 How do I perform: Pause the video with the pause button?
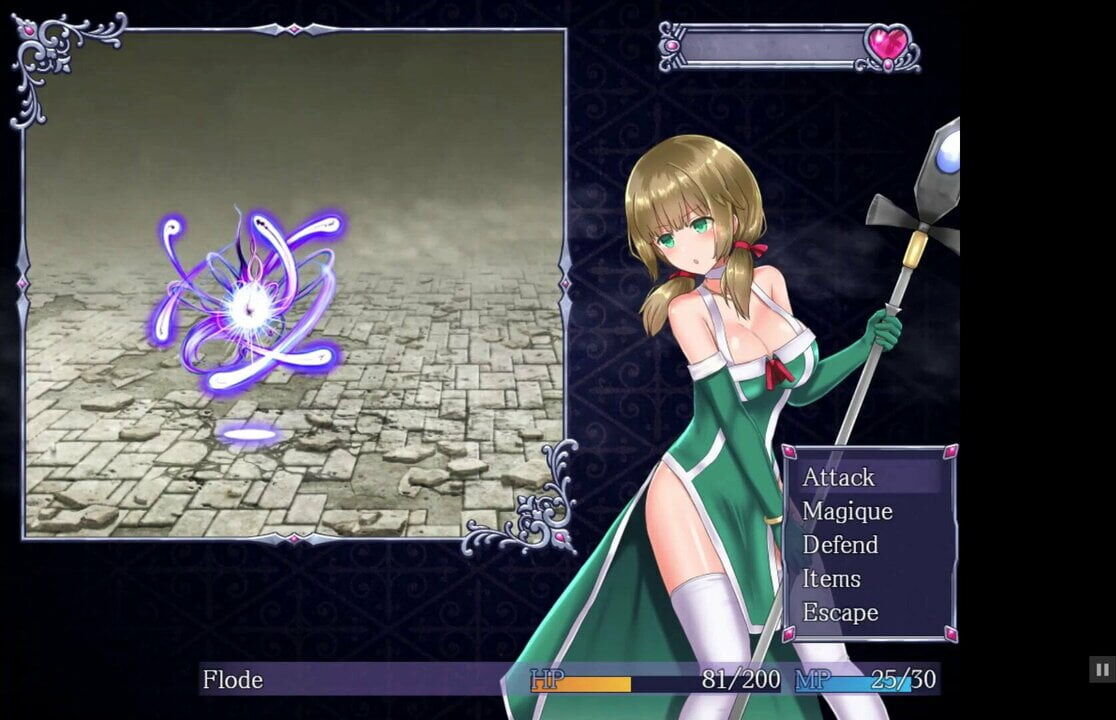(x=1101, y=669)
